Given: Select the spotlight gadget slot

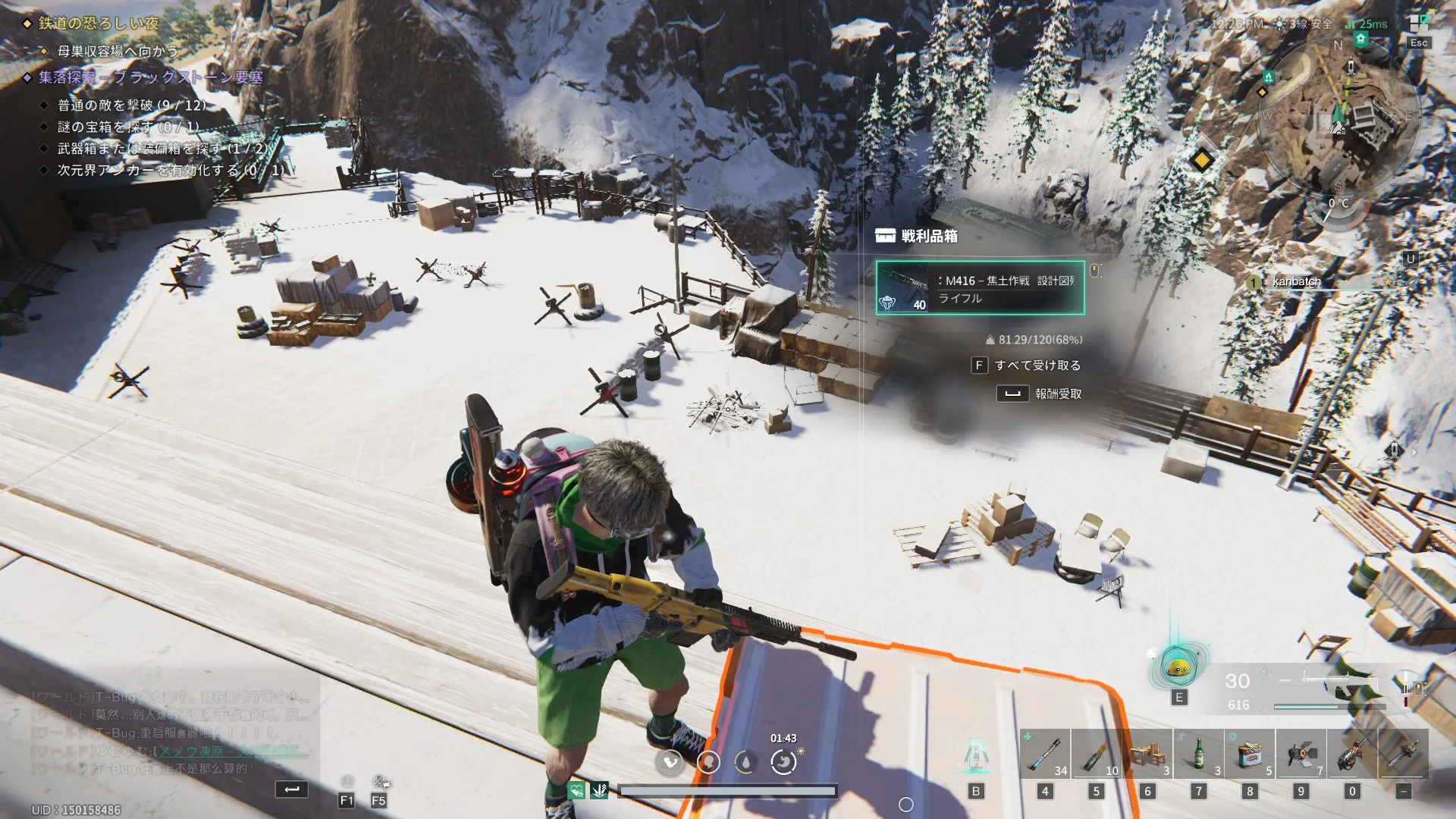Looking at the screenshot, I should tap(1301, 754).
